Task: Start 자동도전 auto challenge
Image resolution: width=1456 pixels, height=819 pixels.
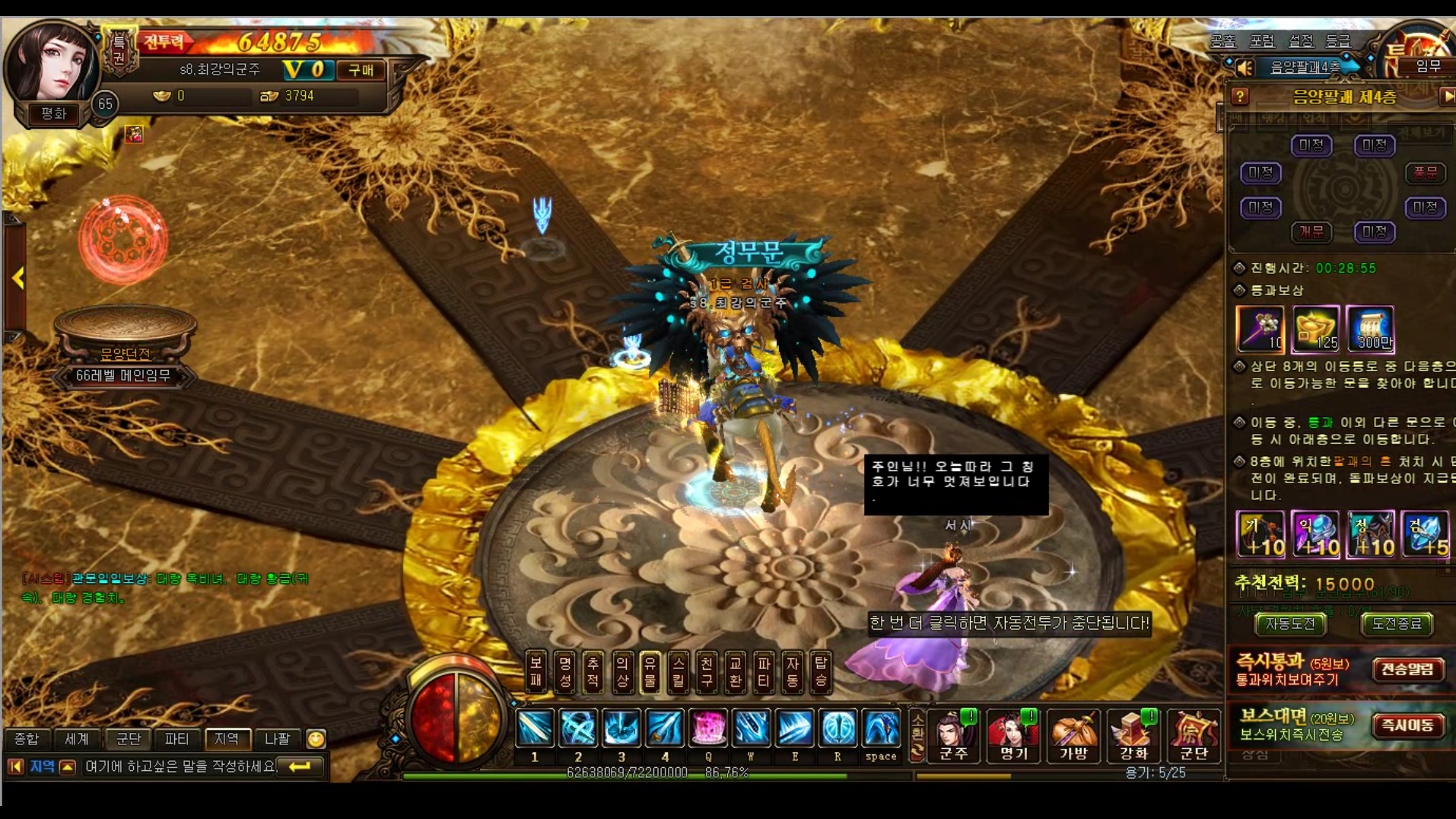Action: (1290, 624)
